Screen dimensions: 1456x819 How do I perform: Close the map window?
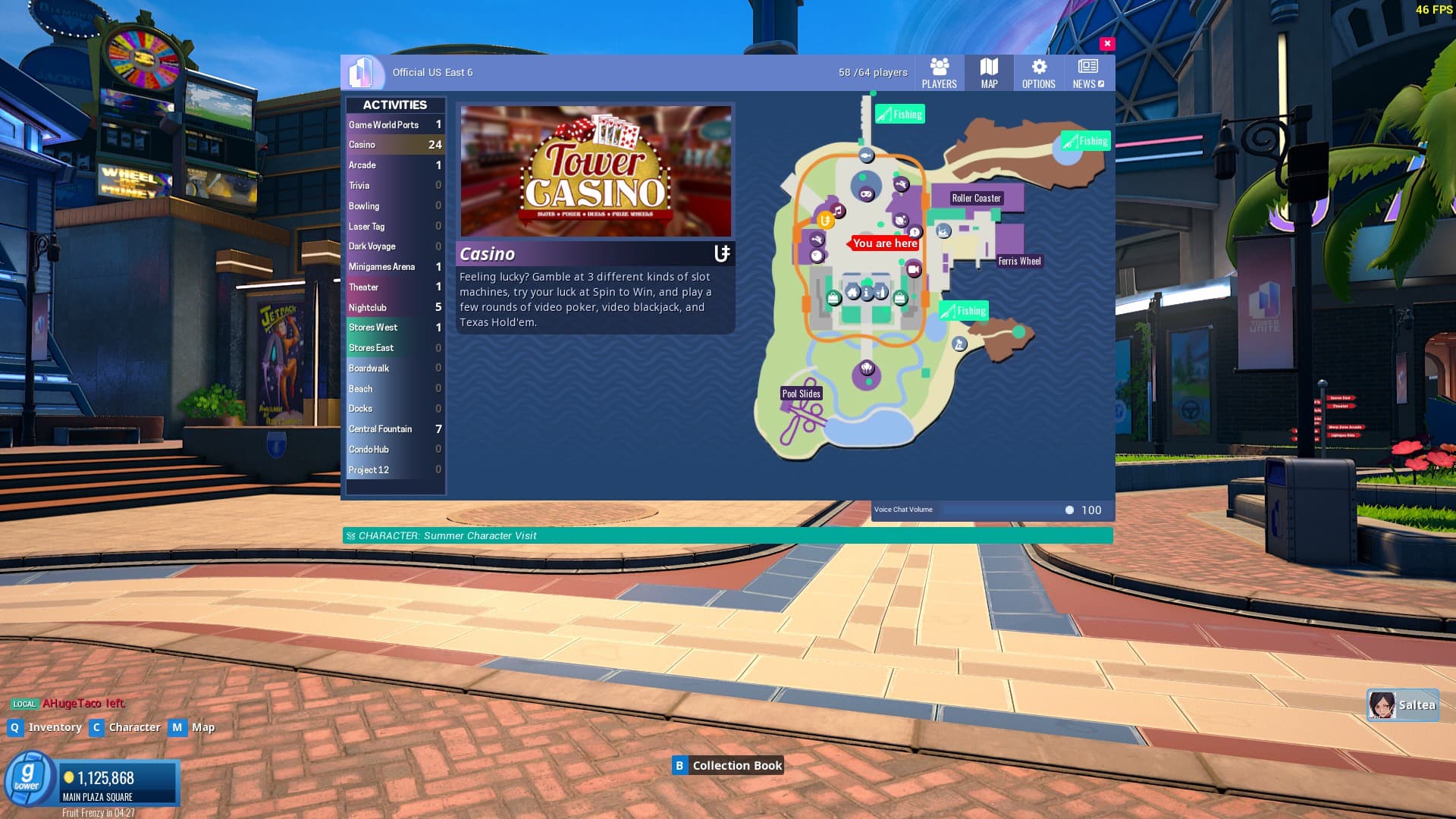[x=1107, y=44]
